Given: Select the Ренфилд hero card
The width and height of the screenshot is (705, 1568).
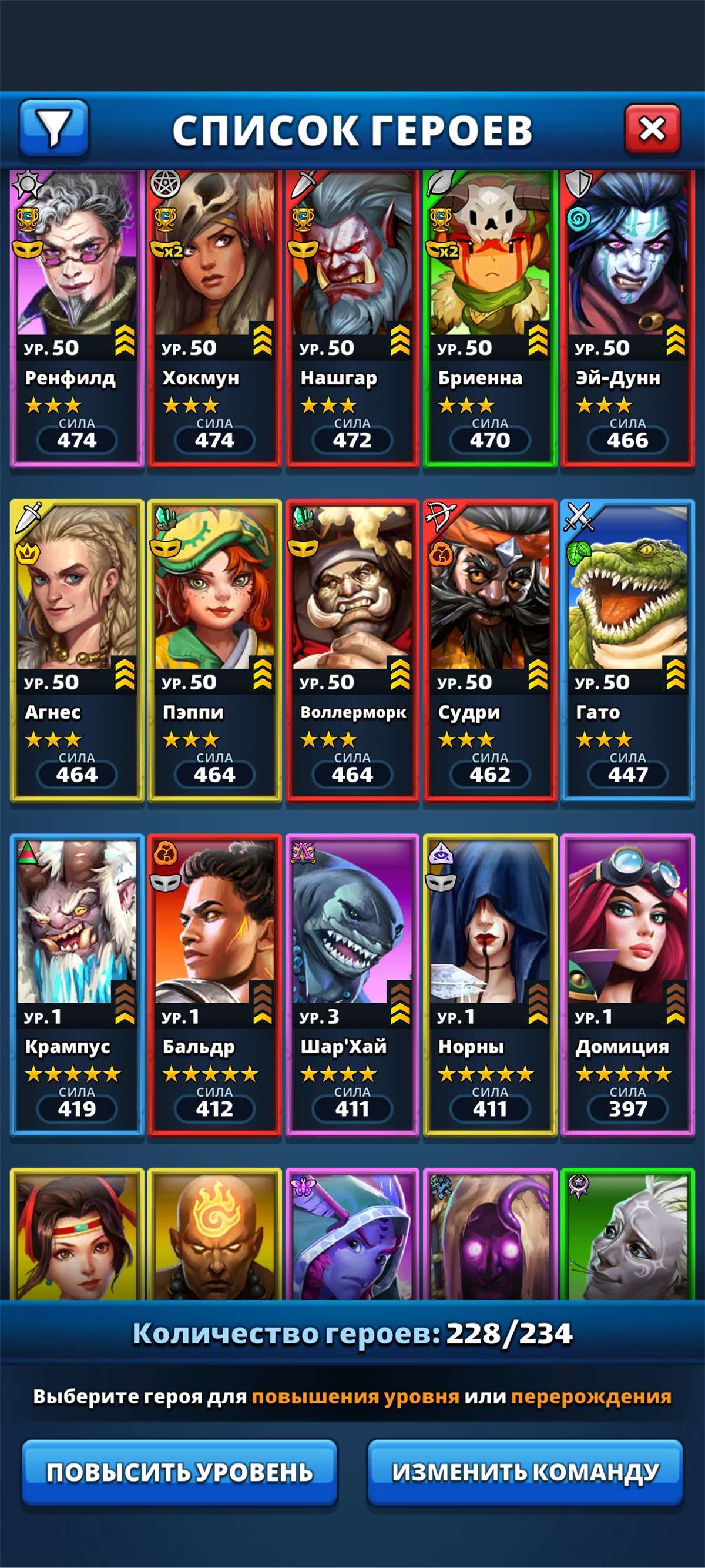Looking at the screenshot, I should pos(77,317).
